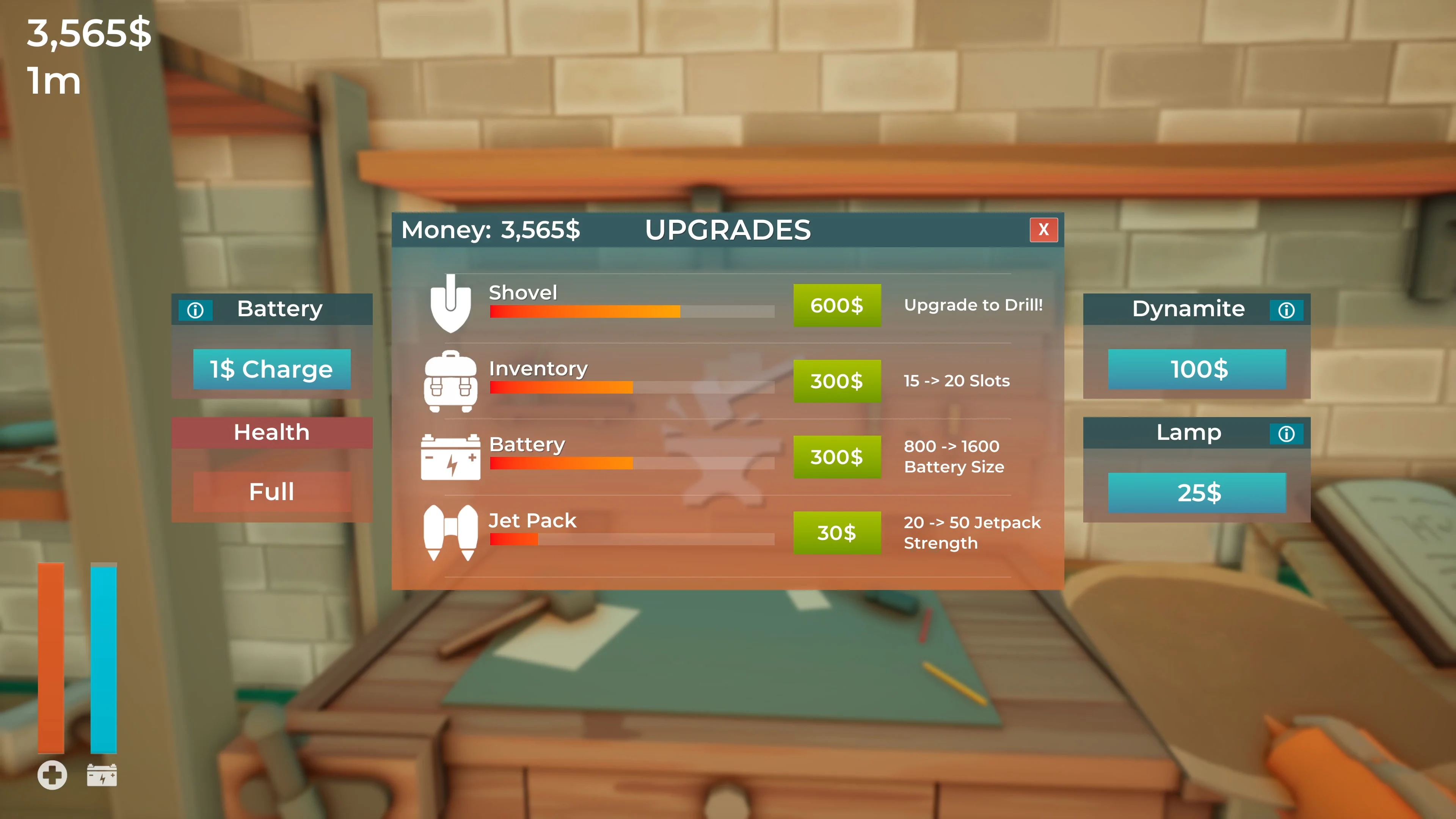This screenshot has width=1456, height=819.
Task: Purchase the Jet Pack upgrade for 30$
Action: pos(837,532)
